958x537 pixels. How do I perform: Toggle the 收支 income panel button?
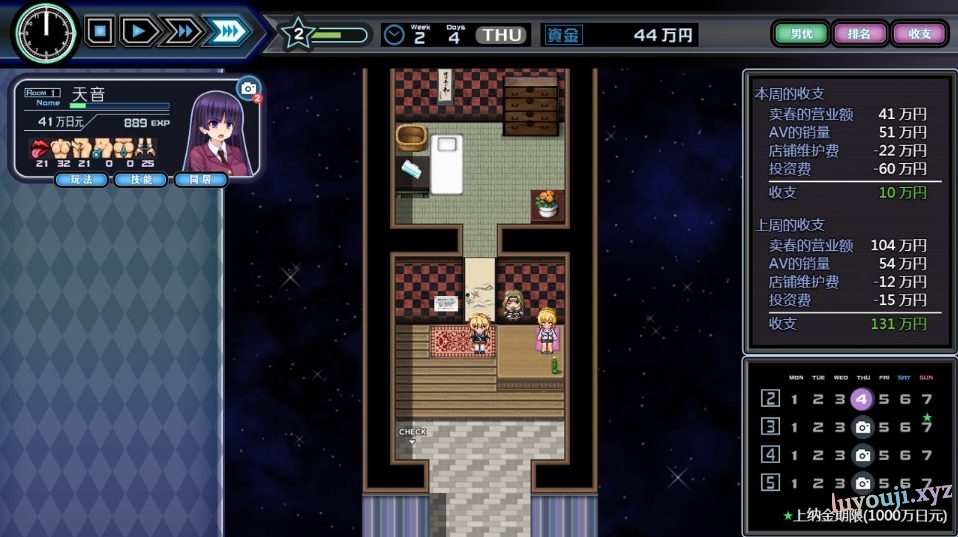[919, 34]
